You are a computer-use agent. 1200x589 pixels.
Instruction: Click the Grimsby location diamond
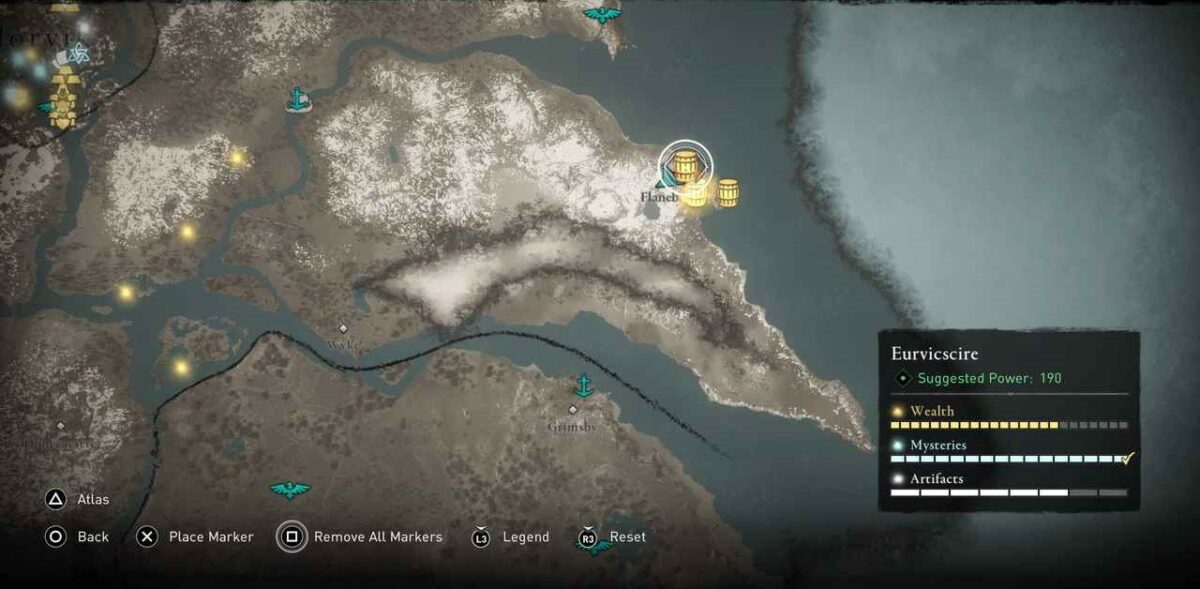click(x=573, y=410)
